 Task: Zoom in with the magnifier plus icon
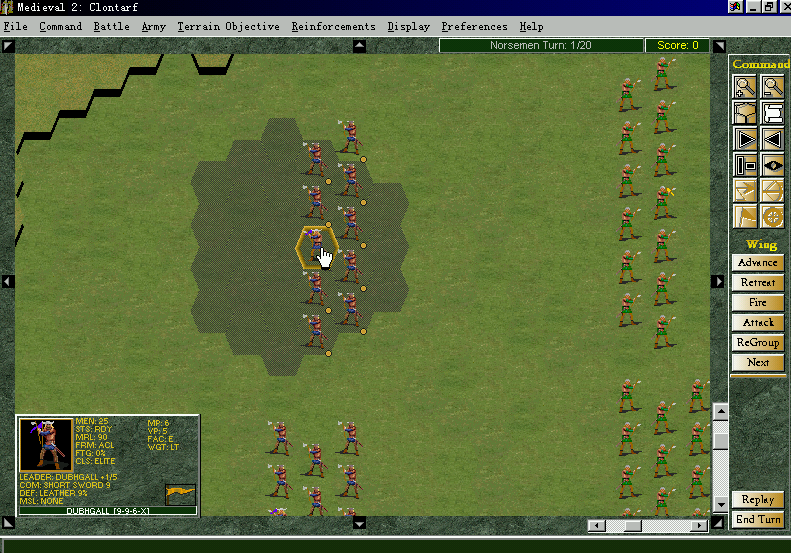(745, 87)
